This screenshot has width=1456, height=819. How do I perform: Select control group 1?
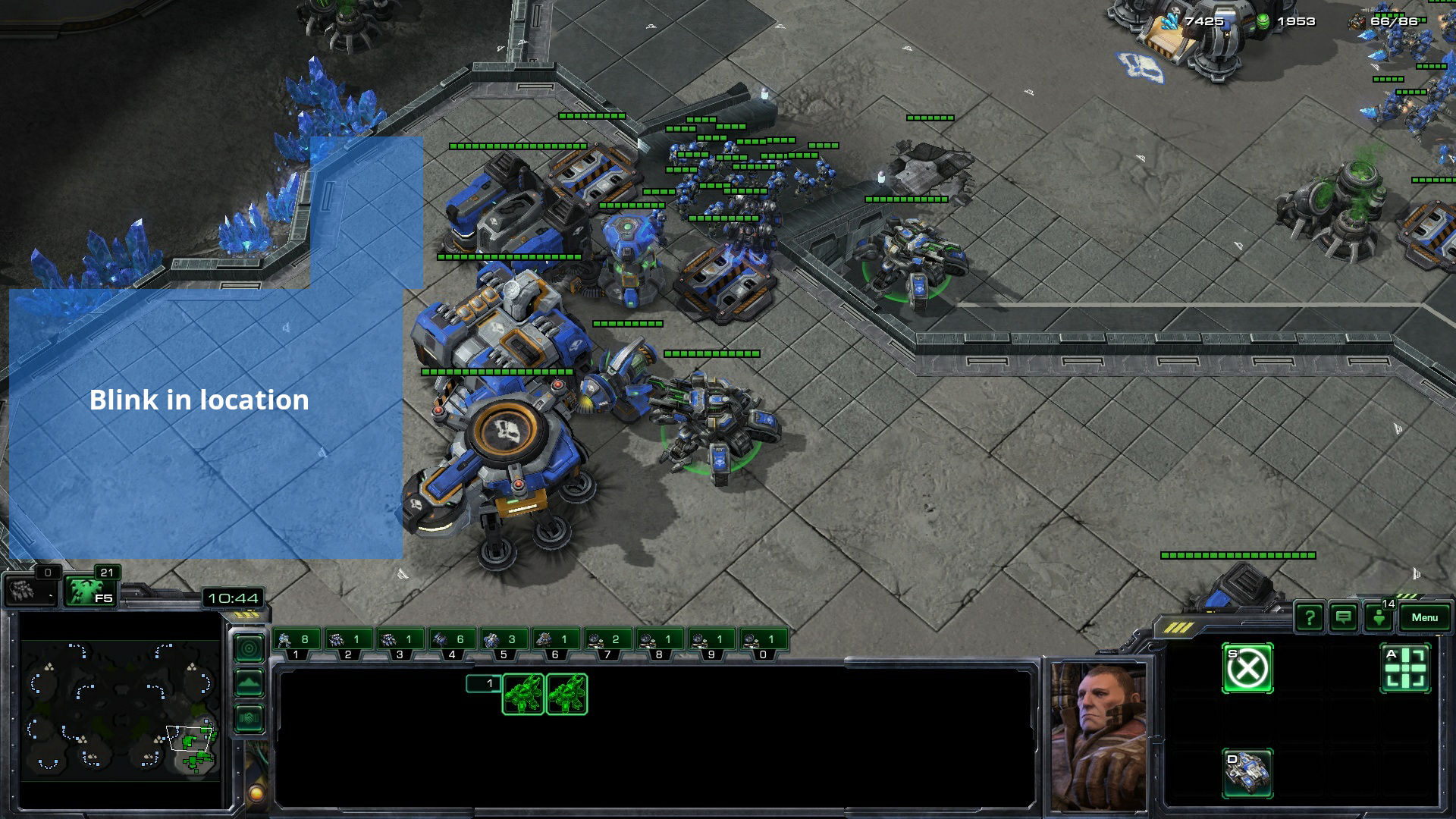tap(296, 644)
